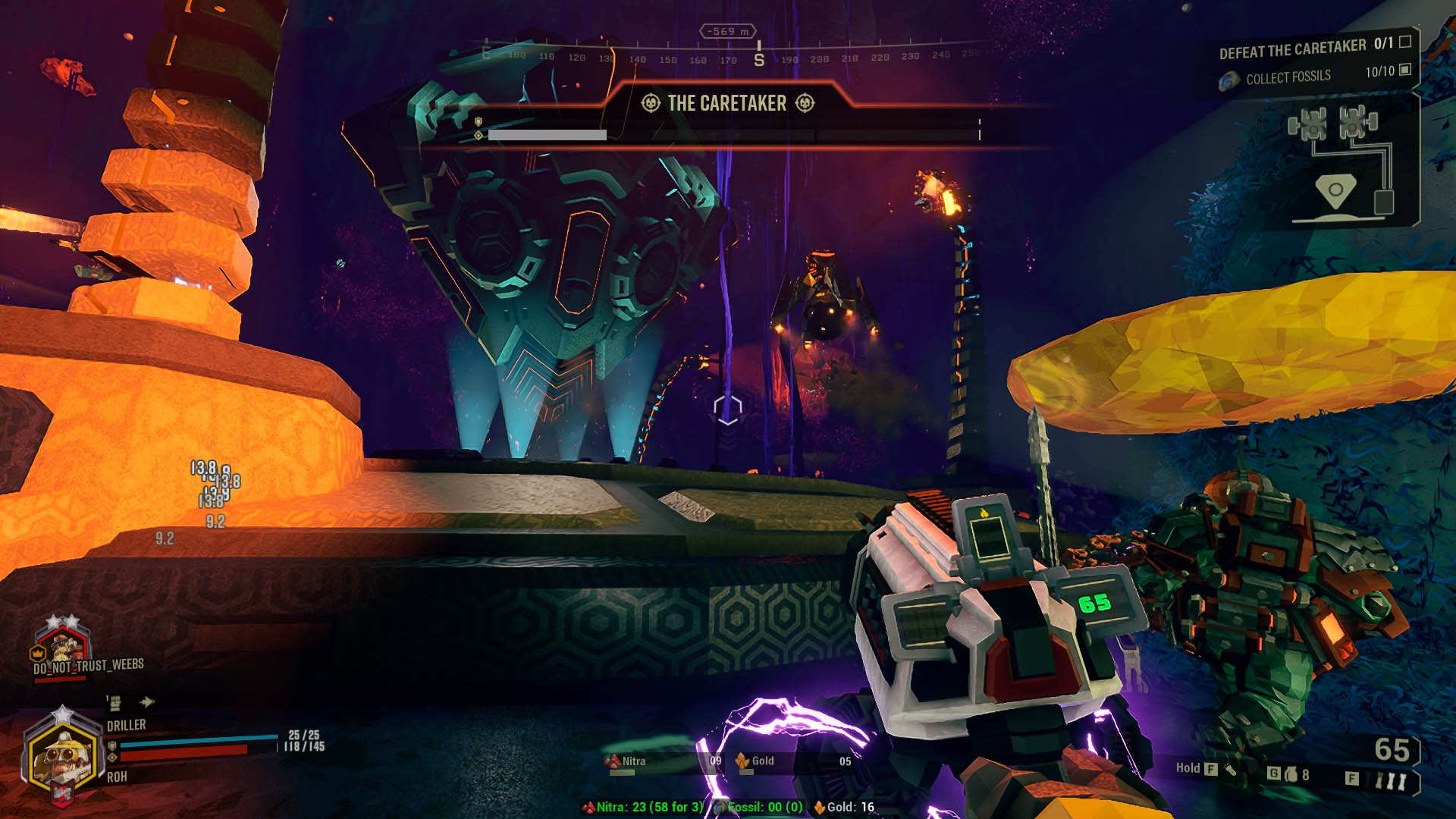Click the Collect Fossils objective entry
Viewport: 1456px width, 819px height.
1288,77
